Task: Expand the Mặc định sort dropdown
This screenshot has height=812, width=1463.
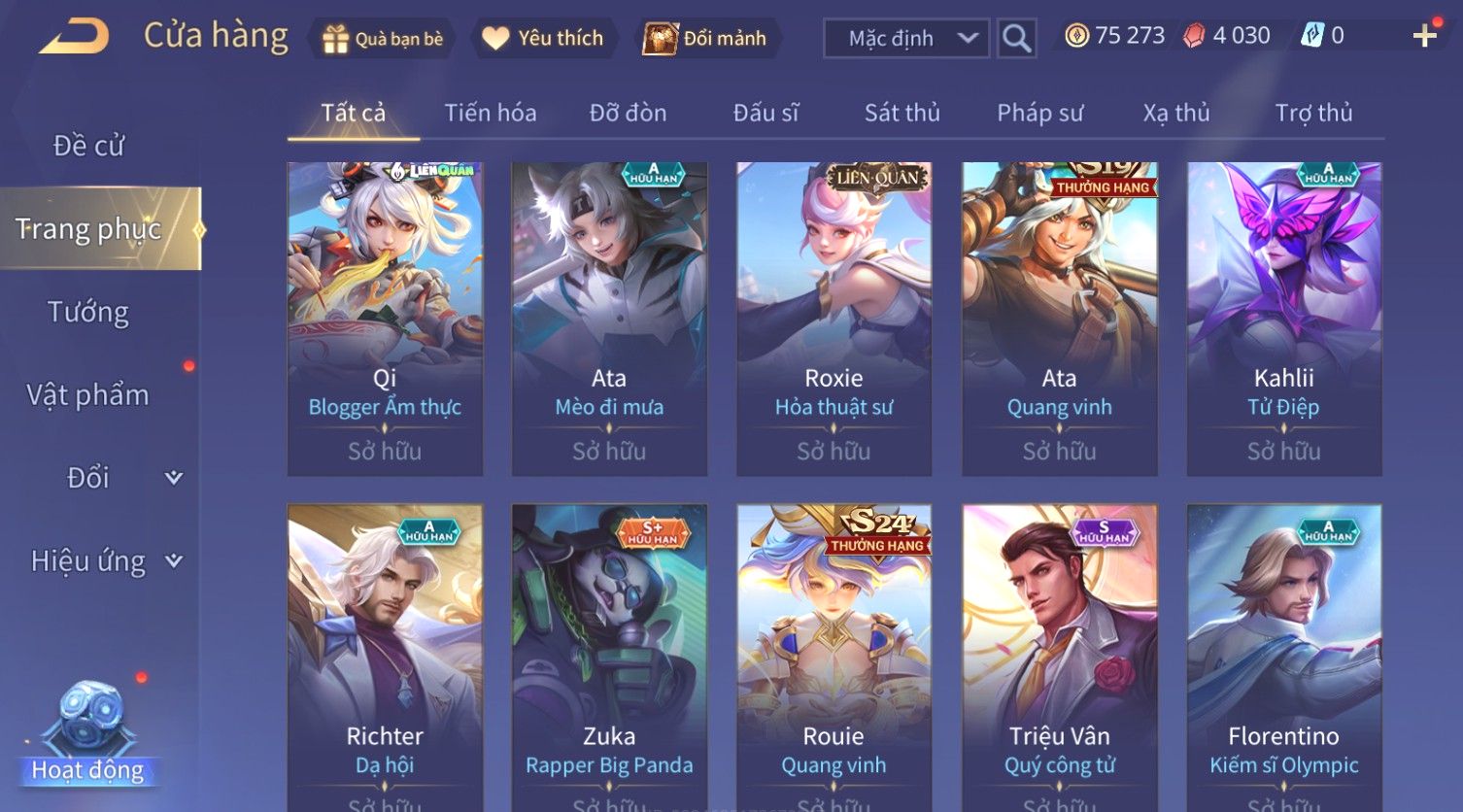Action: coord(905,39)
